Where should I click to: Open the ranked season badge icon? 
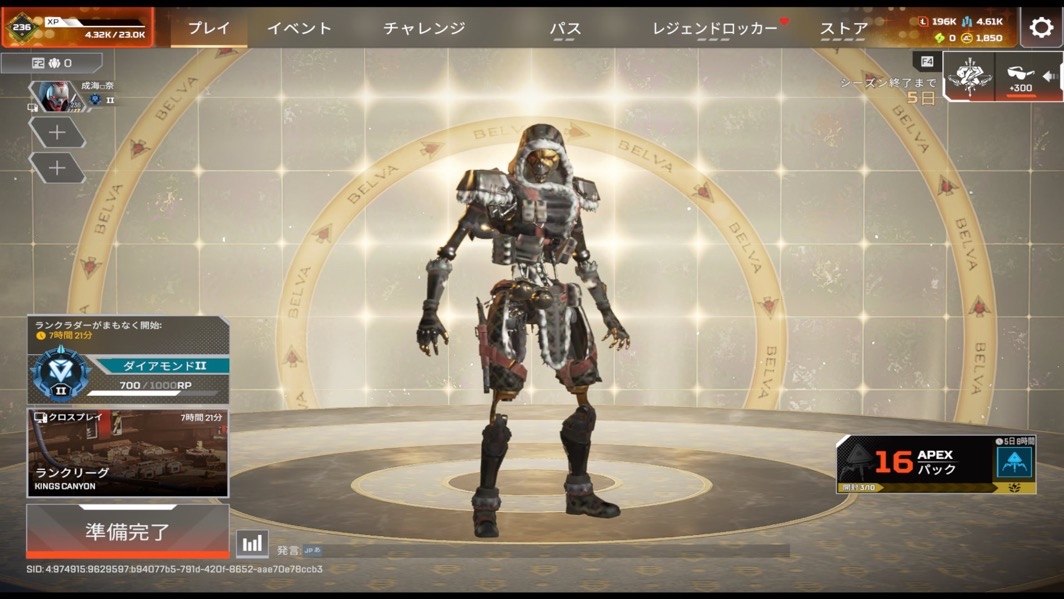[x=970, y=76]
